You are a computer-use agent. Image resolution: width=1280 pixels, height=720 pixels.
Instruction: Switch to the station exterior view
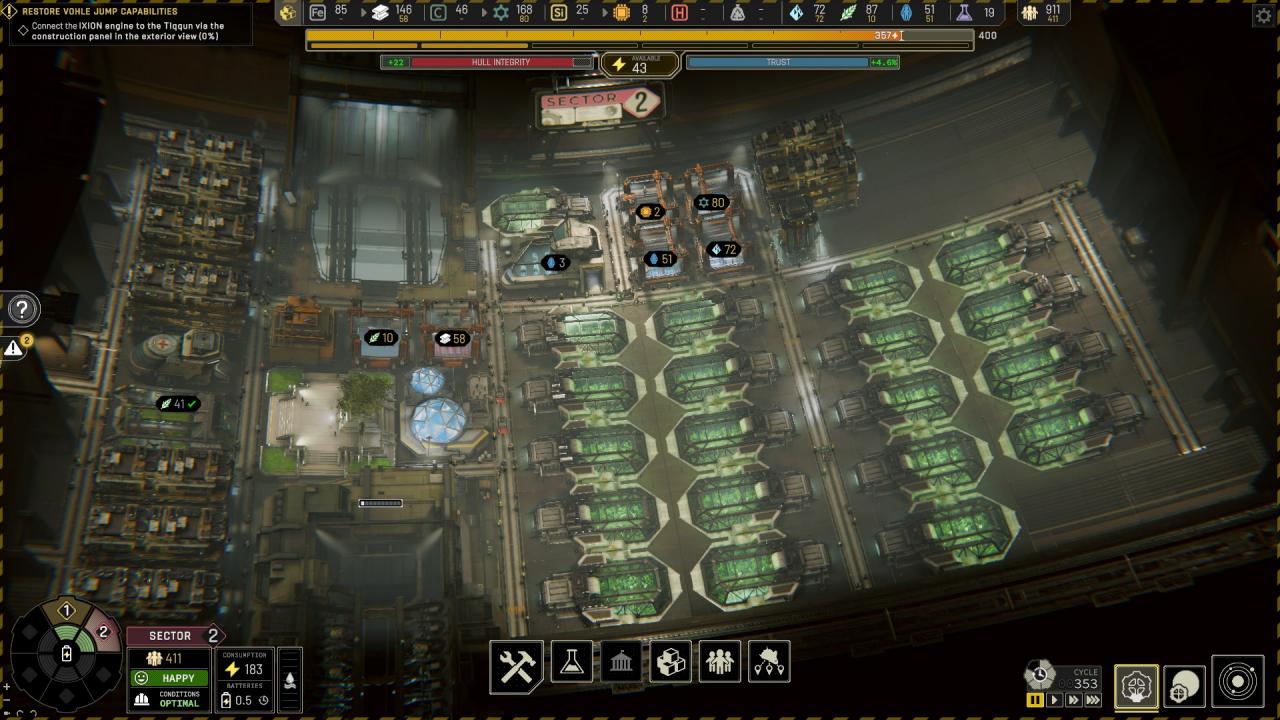1184,686
